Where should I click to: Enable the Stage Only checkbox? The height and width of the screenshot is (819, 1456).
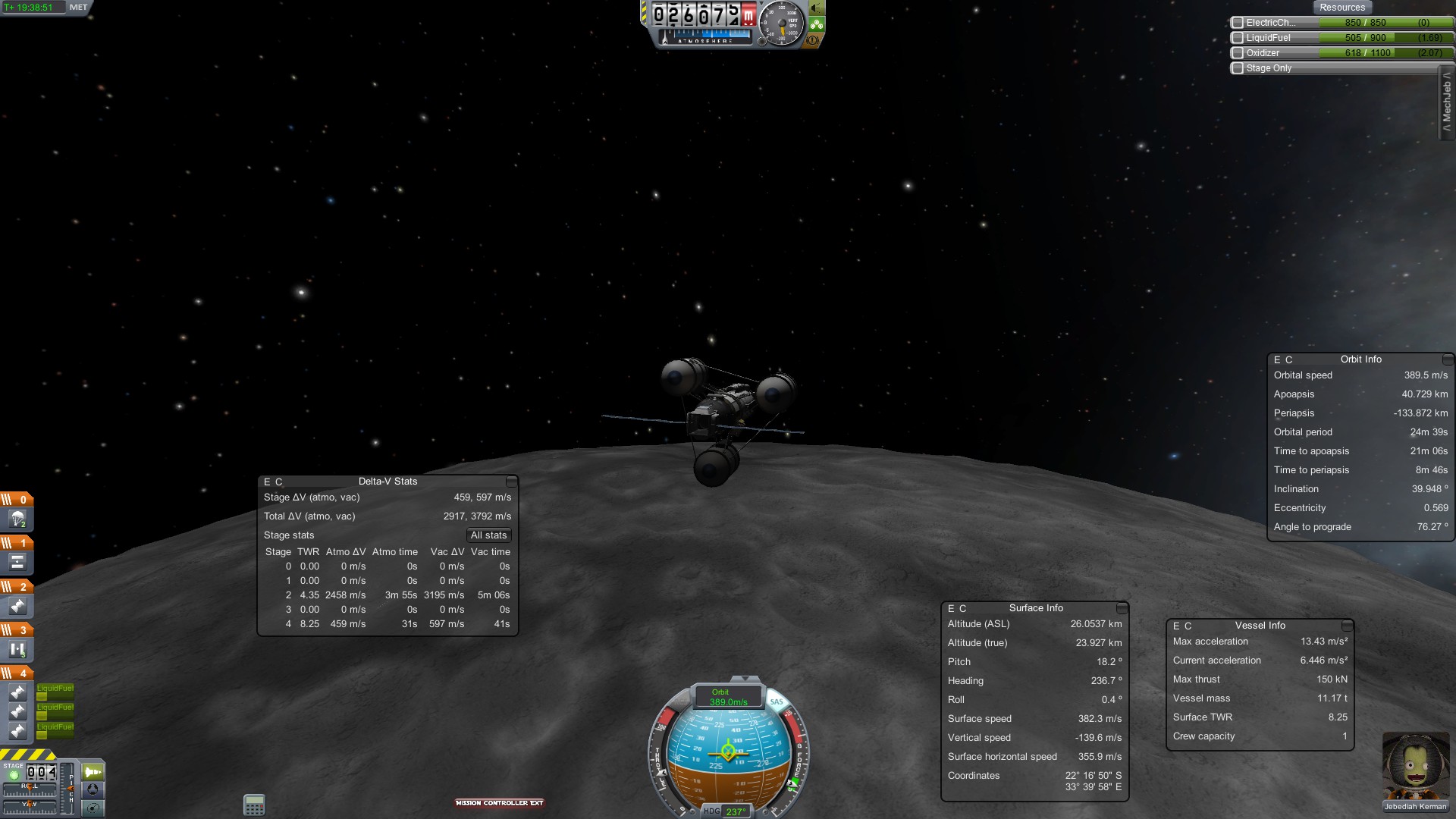point(1238,68)
